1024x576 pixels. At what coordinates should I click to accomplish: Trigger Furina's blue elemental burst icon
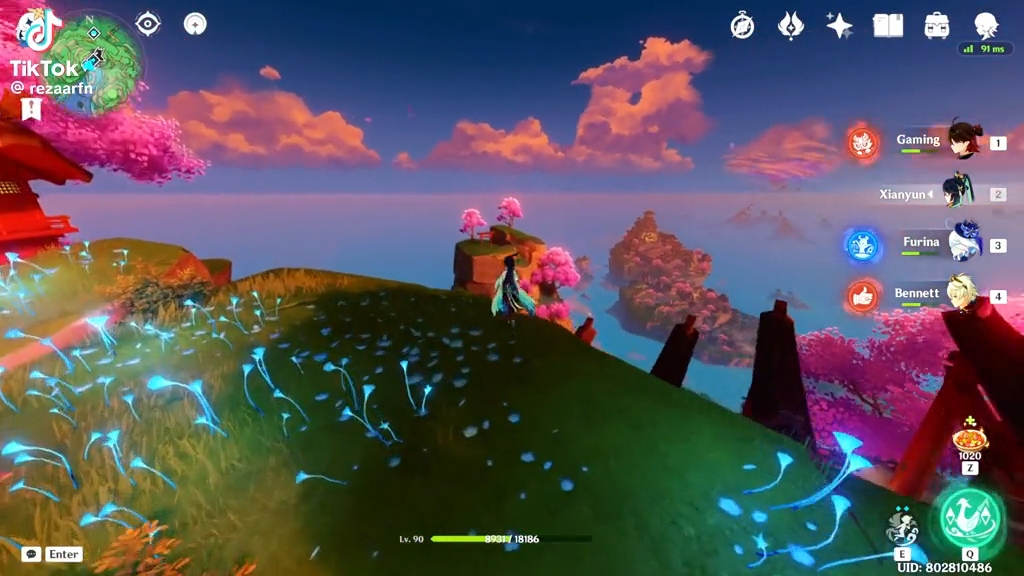[863, 245]
